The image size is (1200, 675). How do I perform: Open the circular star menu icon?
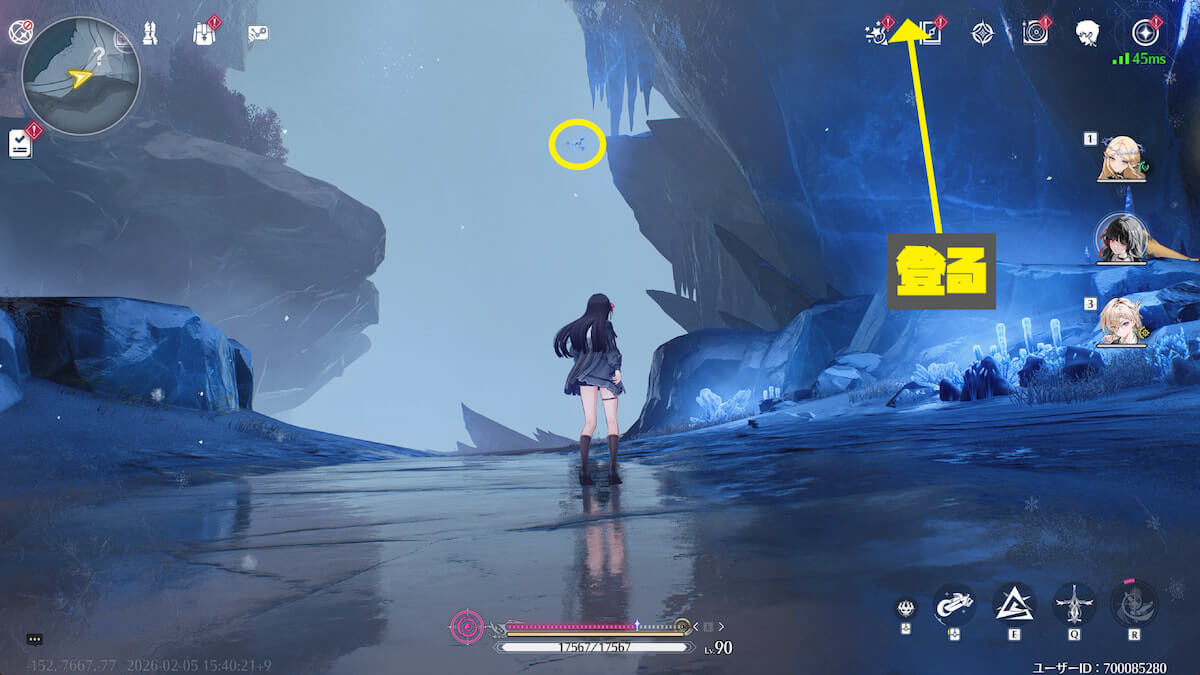(x=1145, y=33)
